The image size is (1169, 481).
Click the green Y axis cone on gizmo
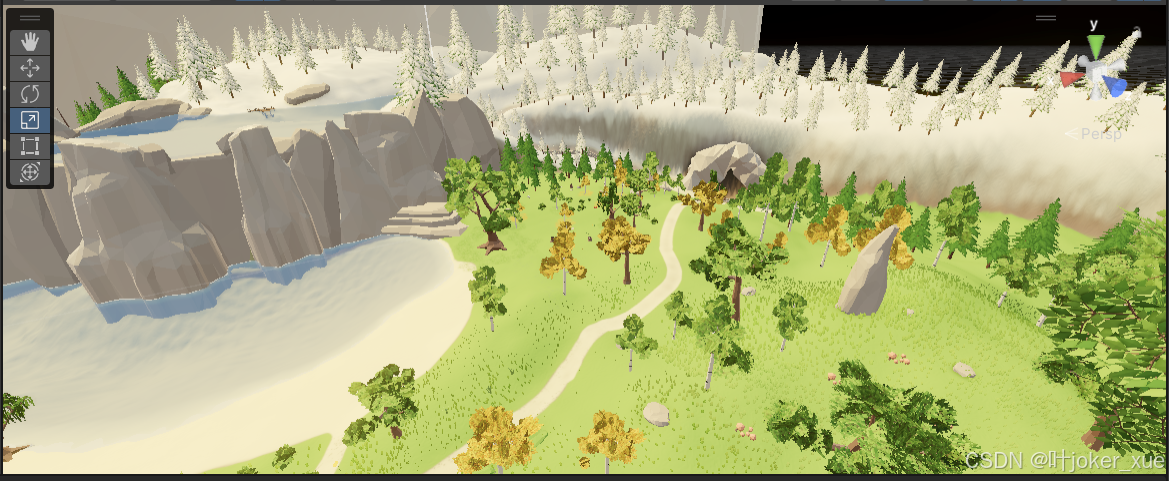pyautogui.click(x=1096, y=46)
